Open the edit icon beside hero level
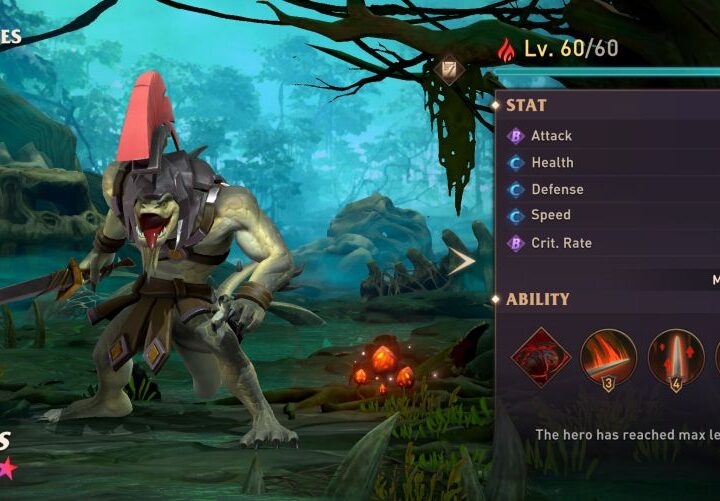Screen dimensions: 720x501 [x=448, y=70]
